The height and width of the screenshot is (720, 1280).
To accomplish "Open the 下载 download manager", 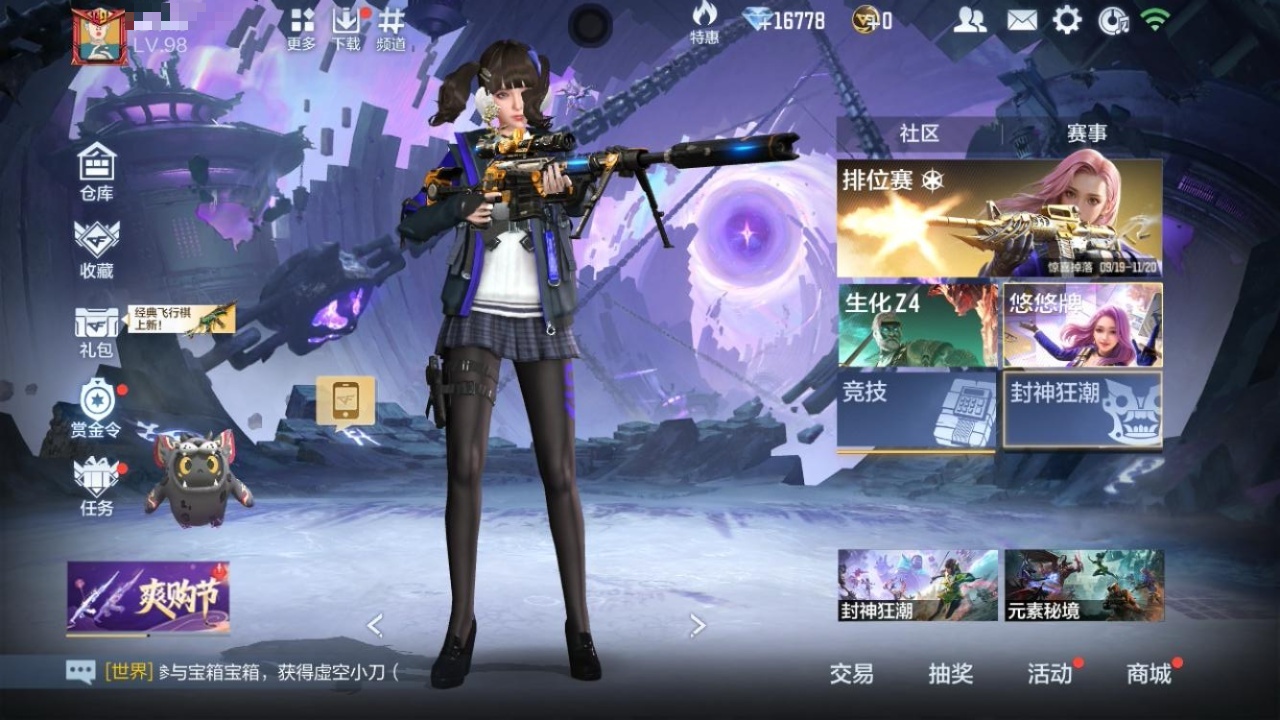I will pos(346,28).
